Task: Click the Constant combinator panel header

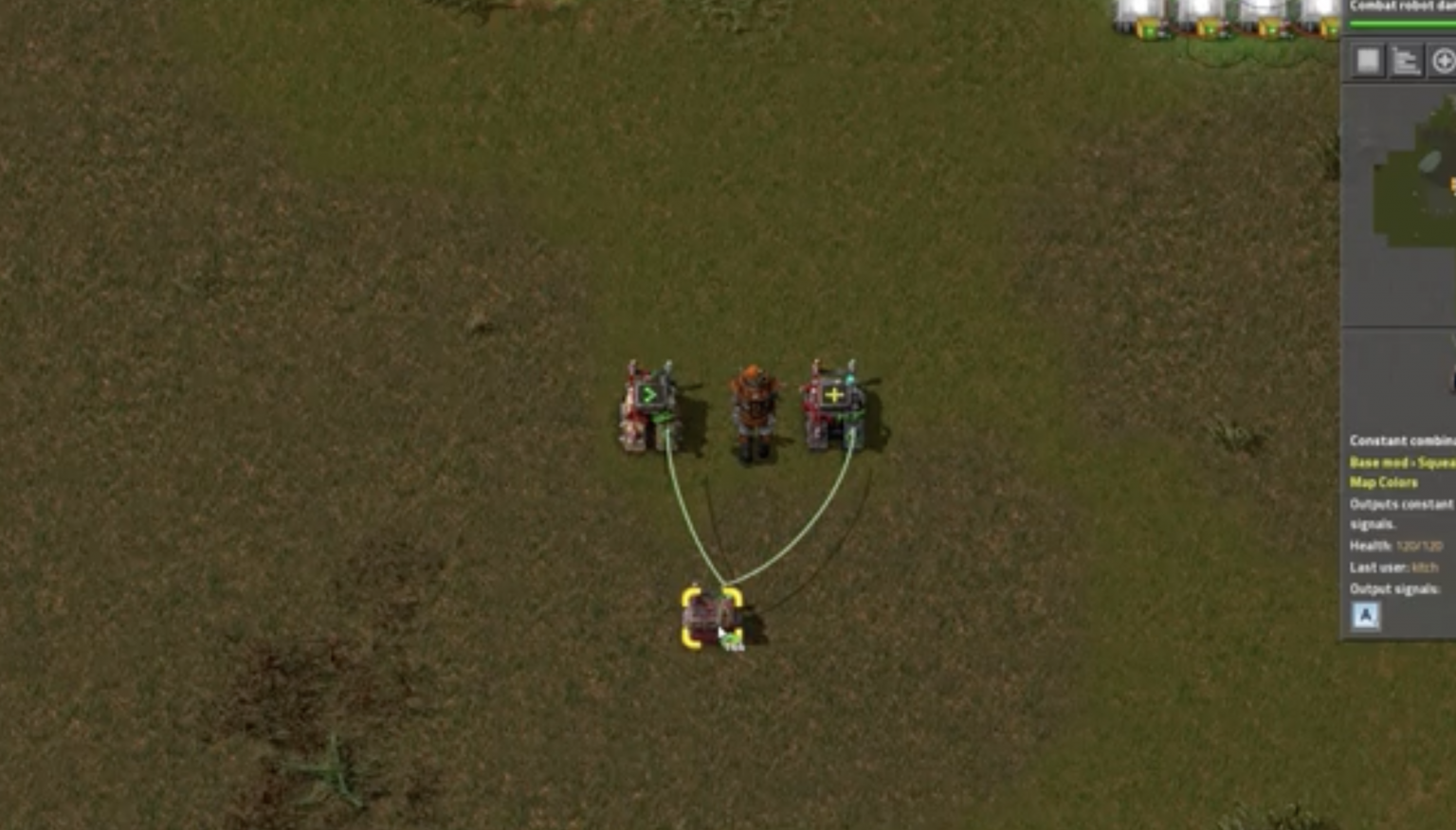Action: coord(1401,441)
